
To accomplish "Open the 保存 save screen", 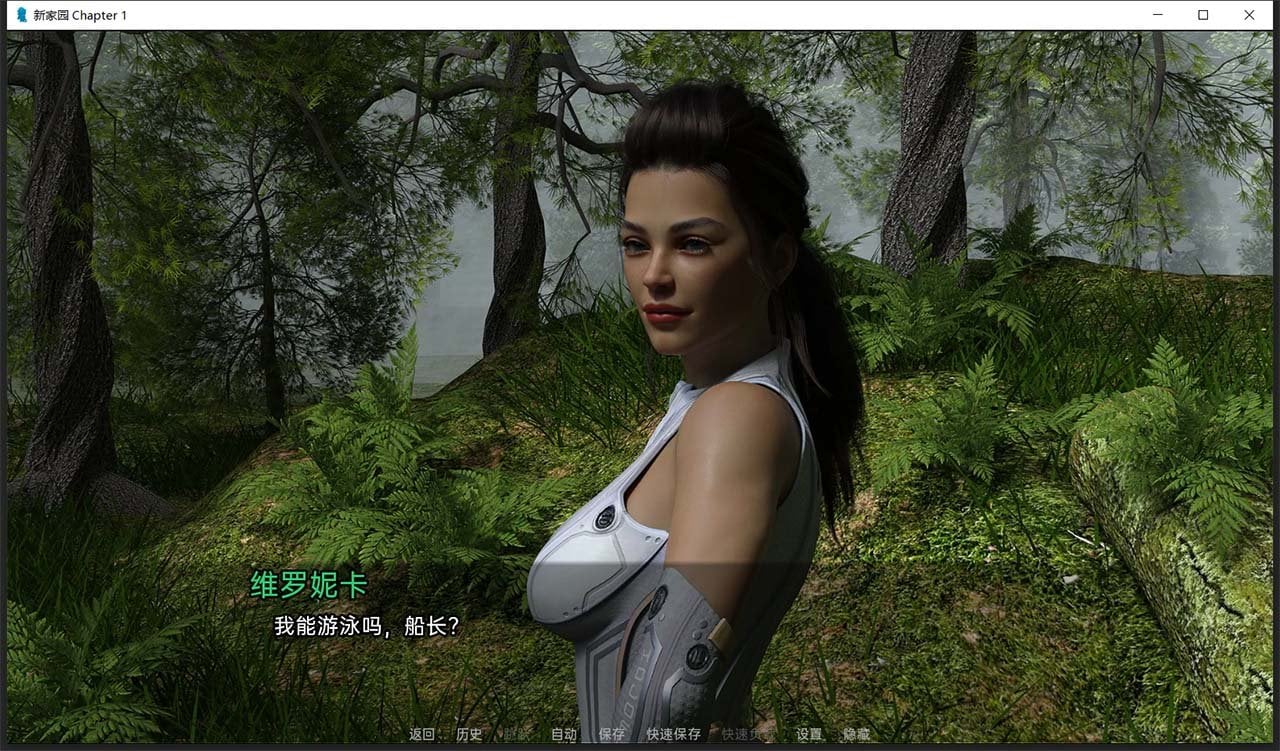I will click(610, 735).
